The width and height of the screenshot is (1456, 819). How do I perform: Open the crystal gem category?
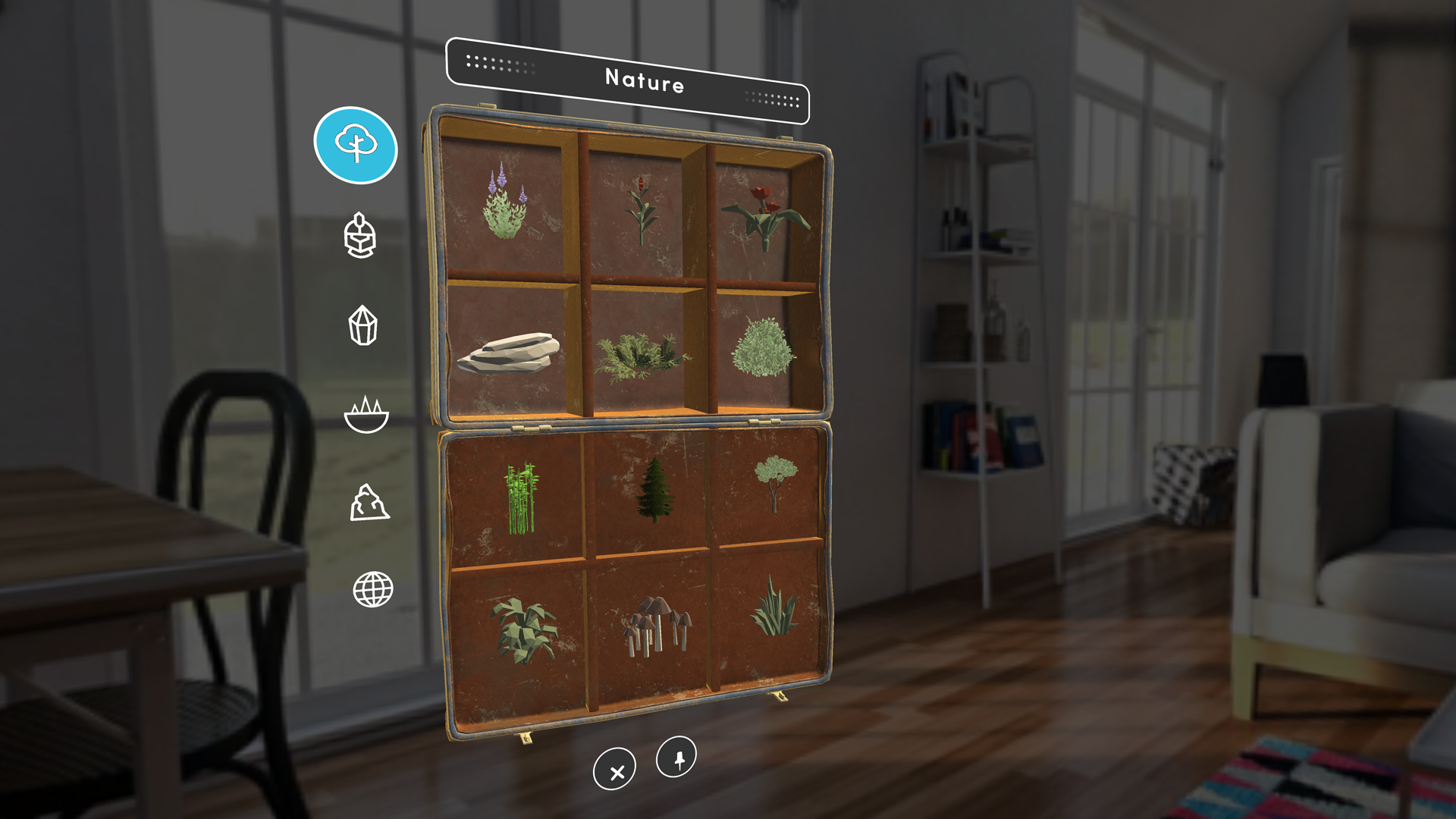click(x=362, y=325)
